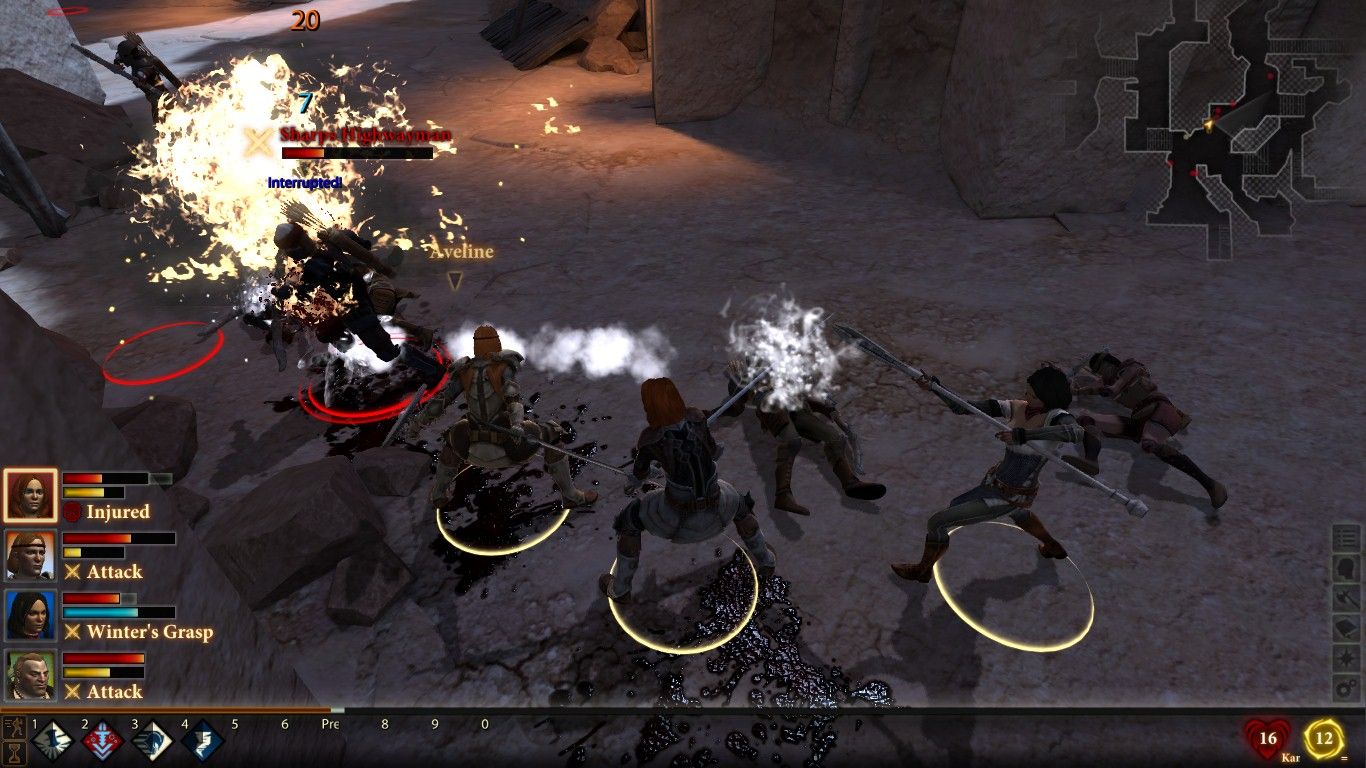Choose the black-haired mage's portrait
The height and width of the screenshot is (768, 1366).
tap(30, 615)
